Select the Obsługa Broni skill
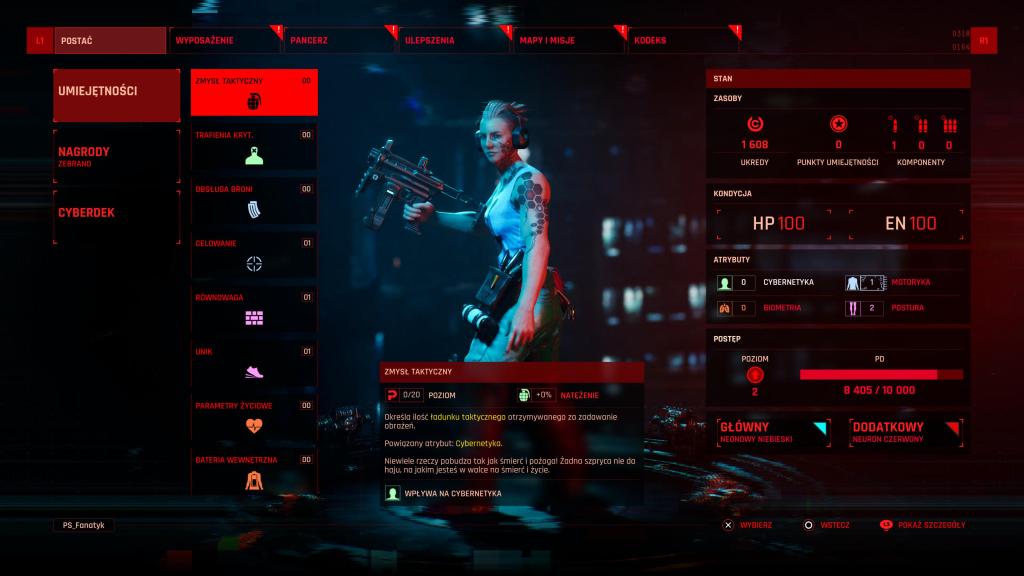 point(254,200)
